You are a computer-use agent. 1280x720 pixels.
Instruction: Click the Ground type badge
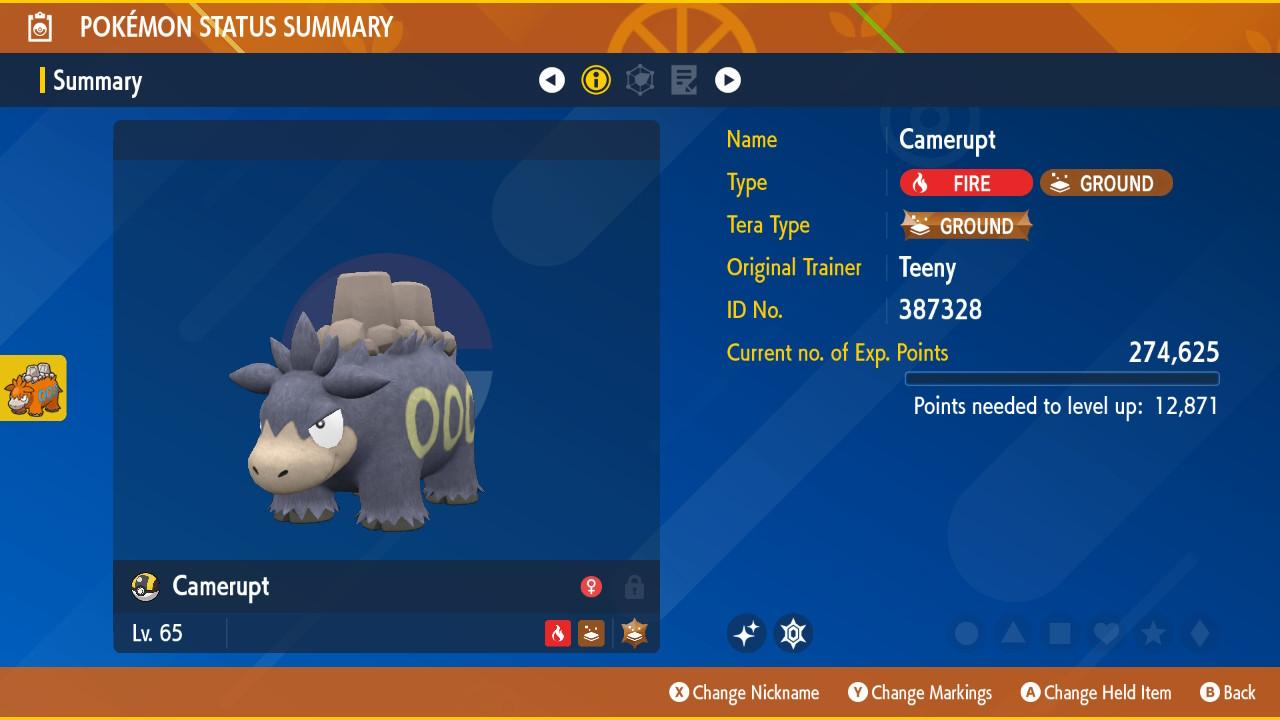pyautogui.click(x=1105, y=184)
